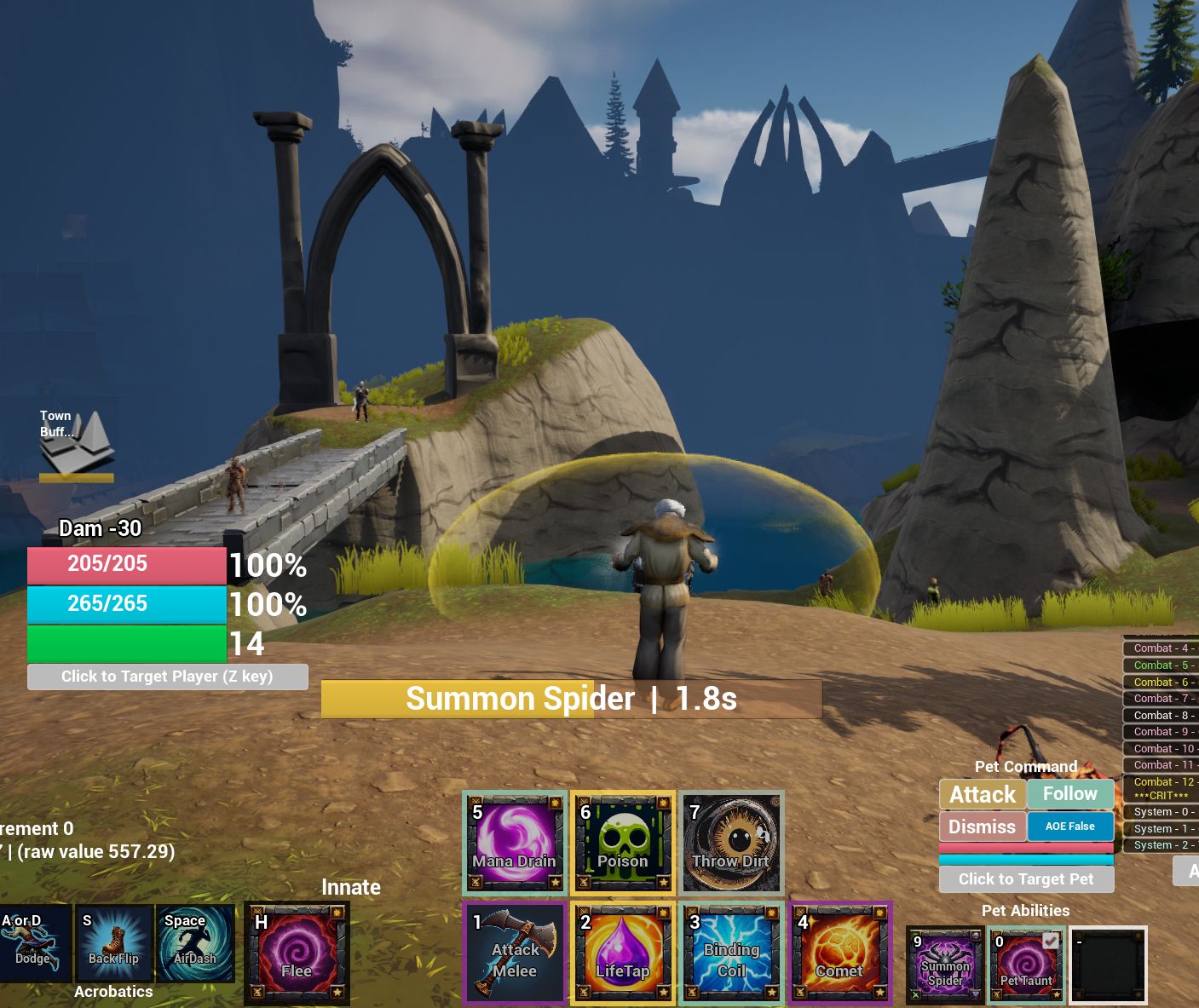Trigger the Attack Melee axe ability
The height and width of the screenshot is (1008, 1199).
[x=515, y=953]
